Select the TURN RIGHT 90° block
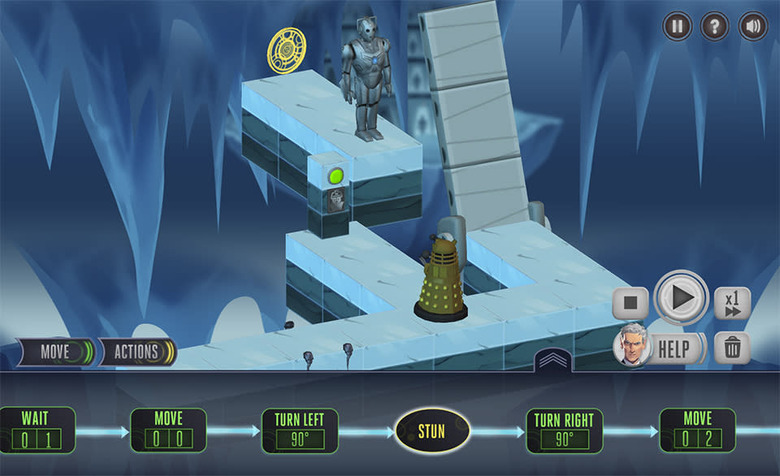Image resolution: width=780 pixels, height=476 pixels. pos(564,430)
